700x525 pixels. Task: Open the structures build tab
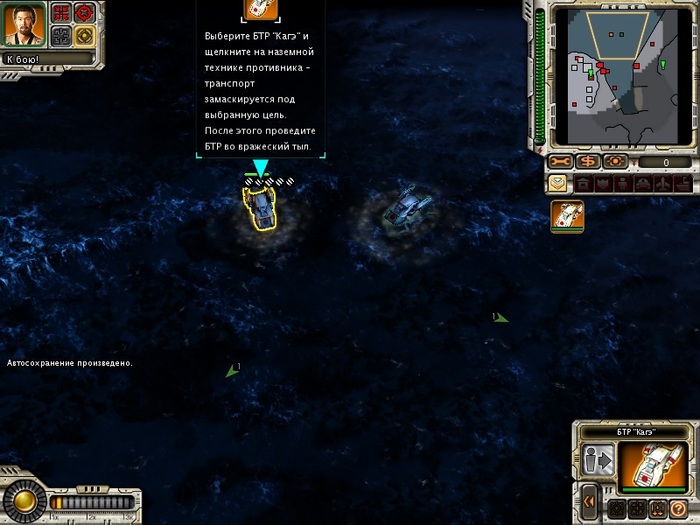(581, 184)
